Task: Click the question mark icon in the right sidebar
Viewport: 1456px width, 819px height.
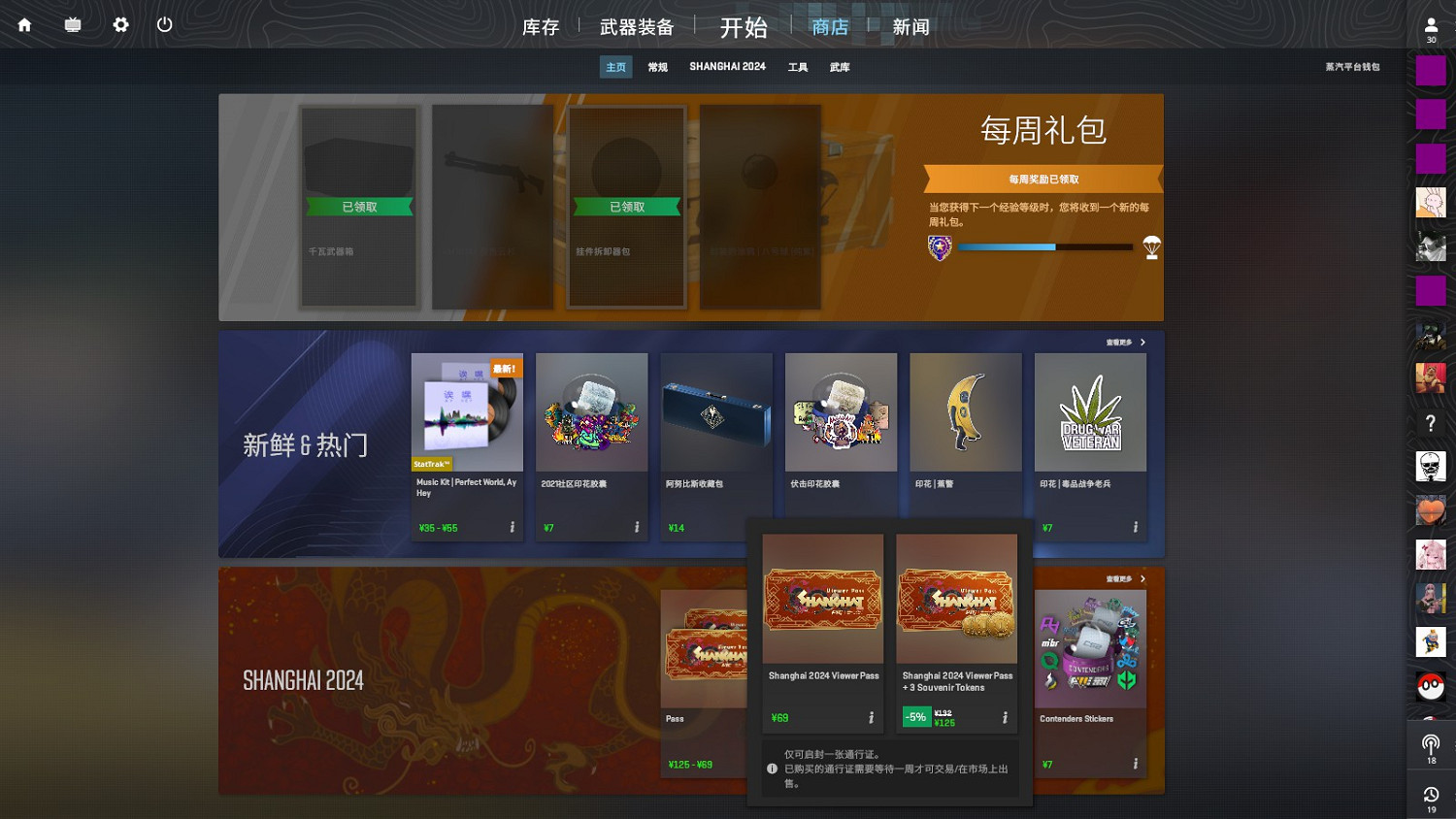Action: (1431, 422)
